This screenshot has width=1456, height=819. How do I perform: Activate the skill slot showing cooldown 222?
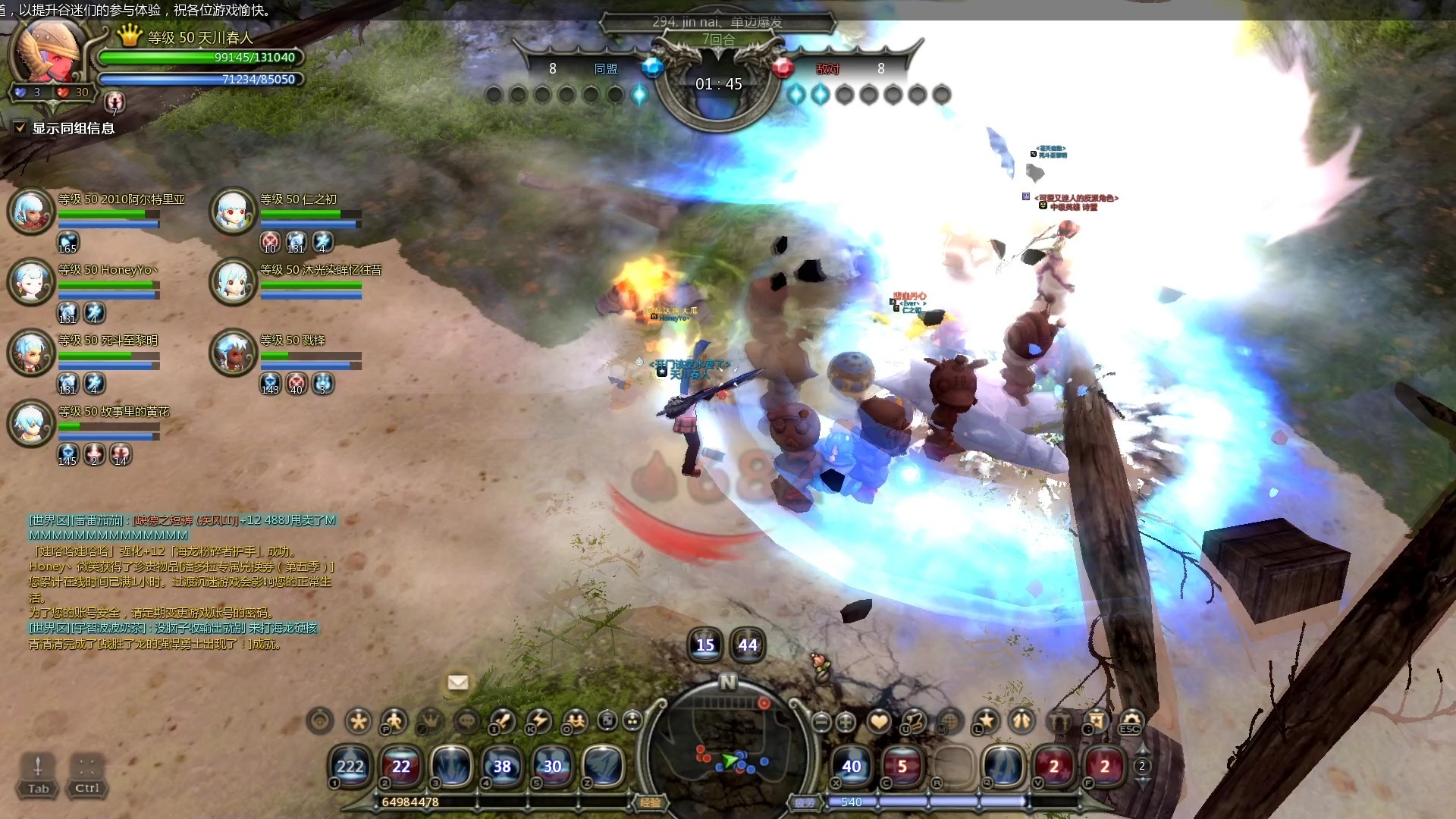tap(350, 766)
